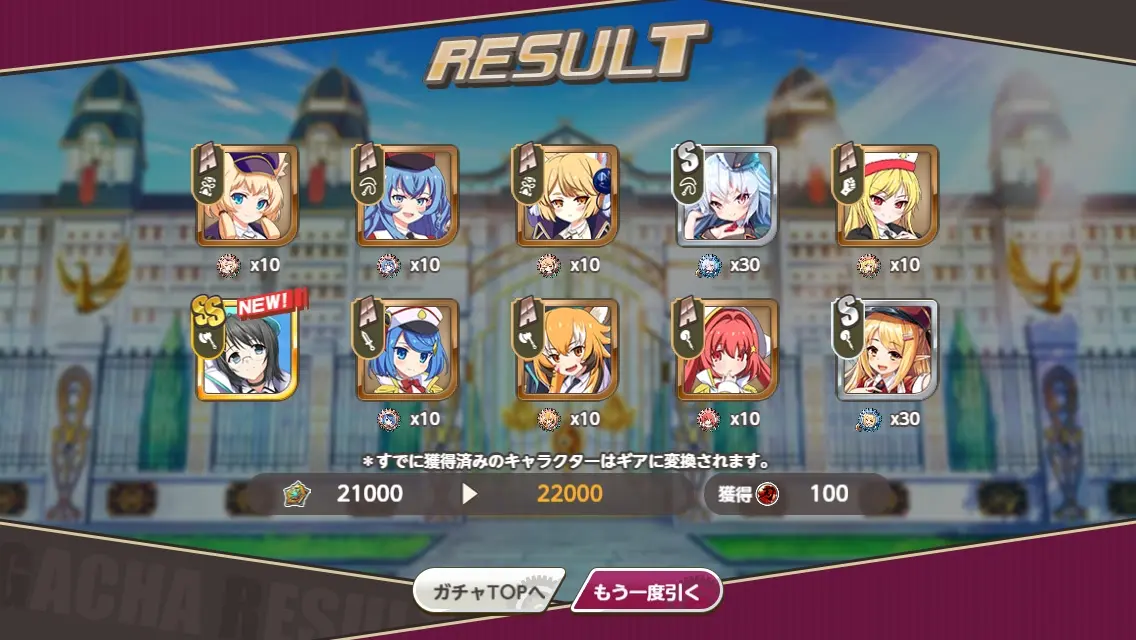The width and height of the screenshot is (1136, 640).
Task: Select the red-haired twin-tail girl card
Action: point(726,349)
